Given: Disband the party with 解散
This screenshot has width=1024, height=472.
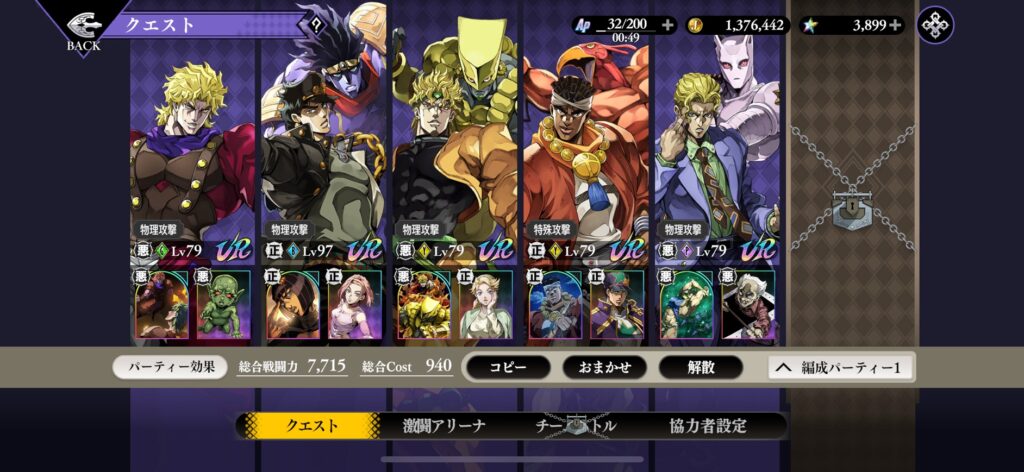Looking at the screenshot, I should (x=700, y=367).
